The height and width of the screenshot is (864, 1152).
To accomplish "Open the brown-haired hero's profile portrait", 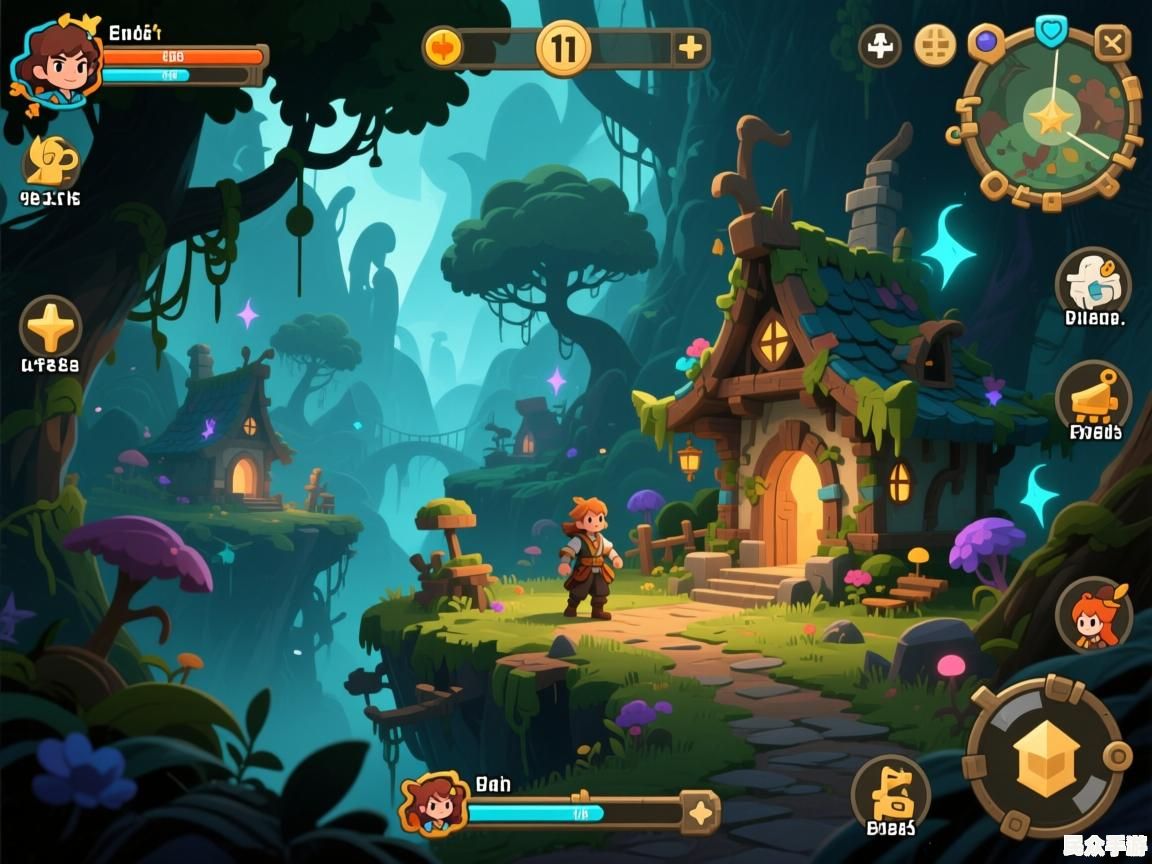I will (56, 62).
